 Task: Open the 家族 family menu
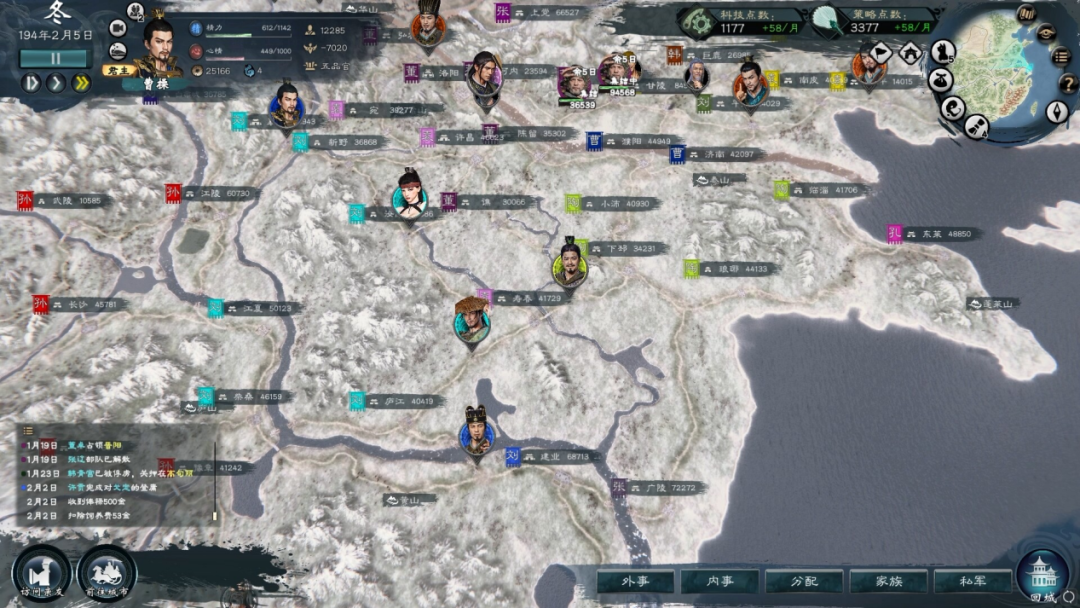click(887, 581)
